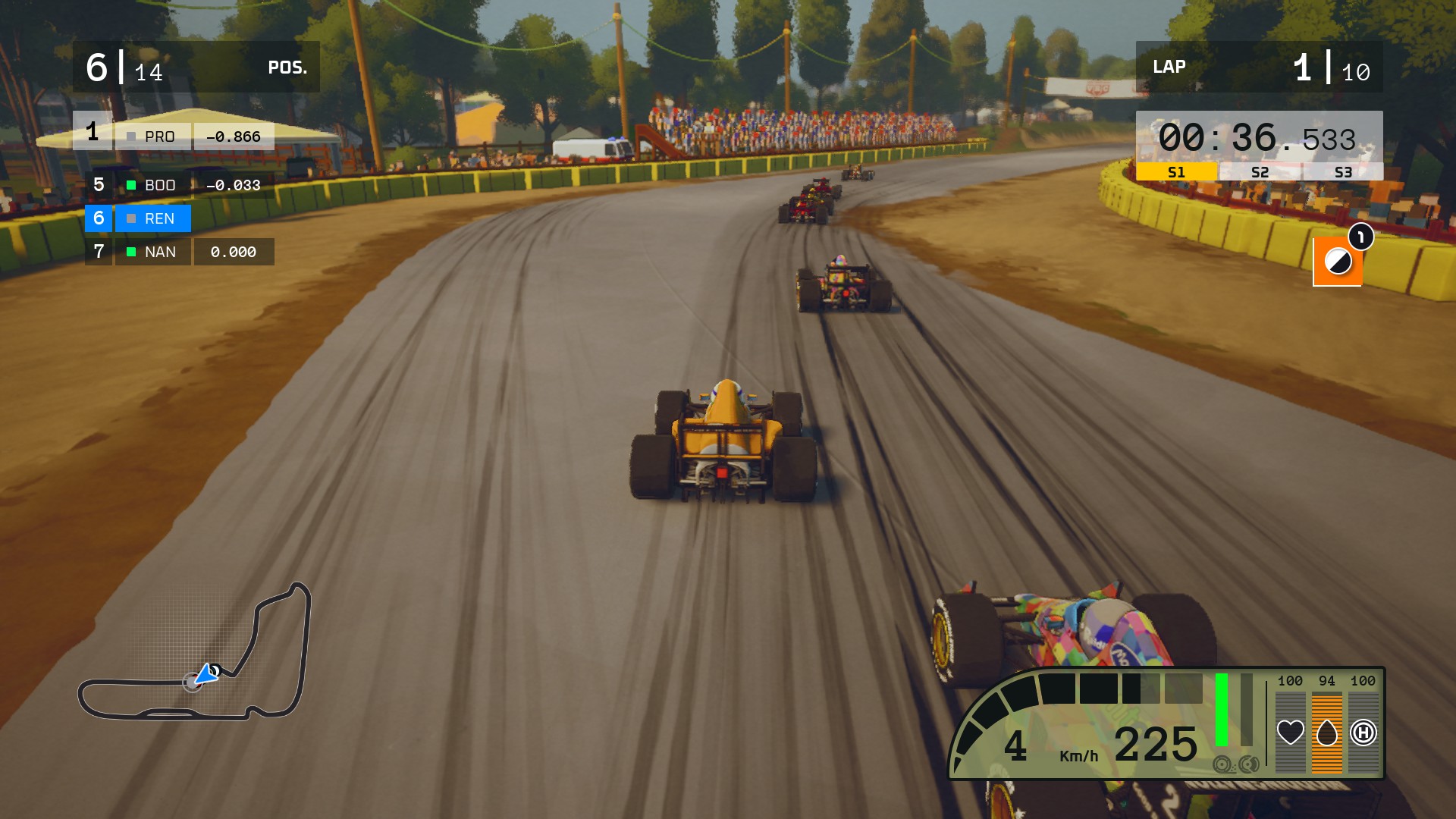The height and width of the screenshot is (819, 1456).
Task: Select the highlighted REN driver row
Action: point(138,218)
